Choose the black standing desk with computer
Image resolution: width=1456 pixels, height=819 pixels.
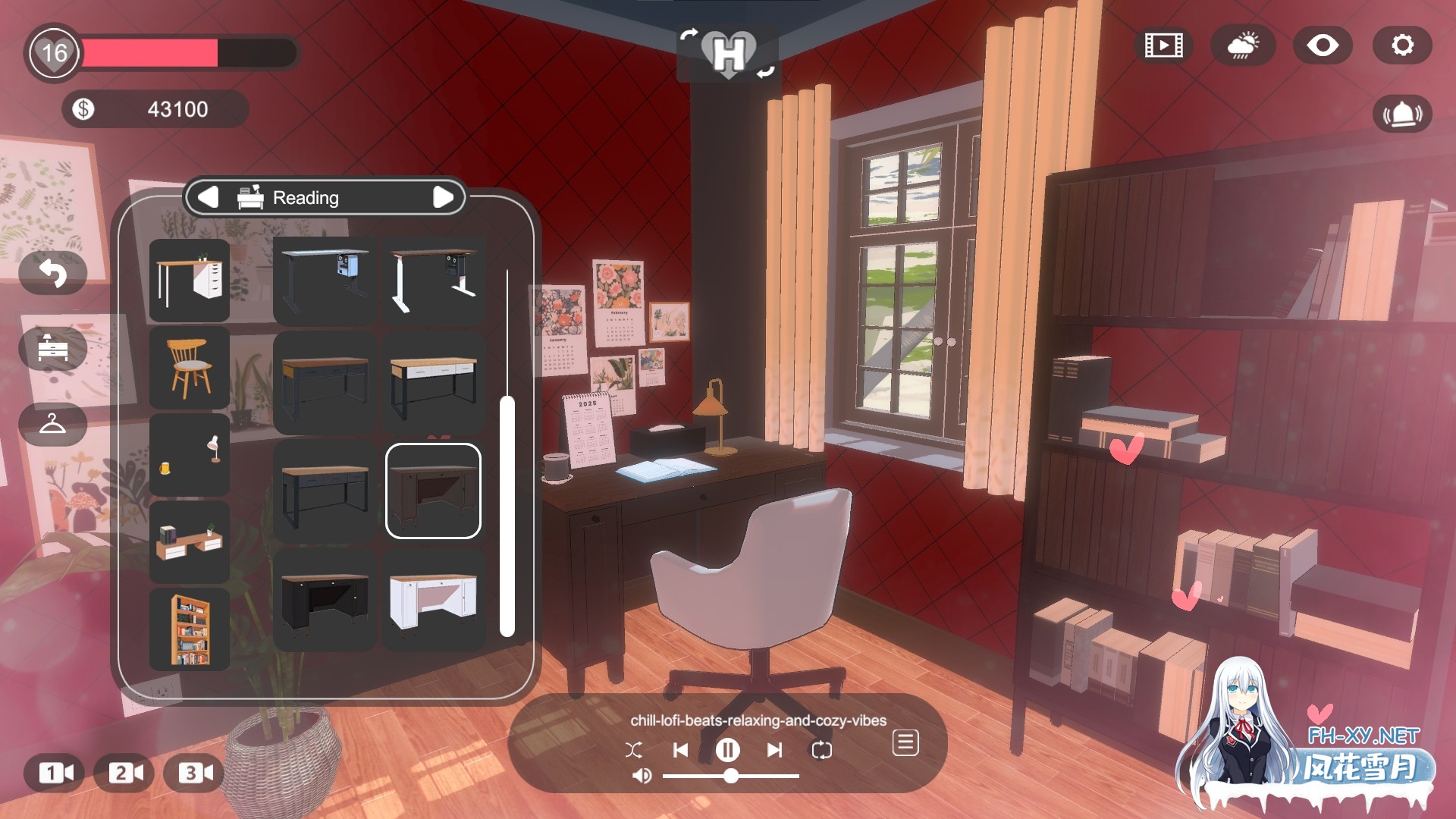pos(325,281)
